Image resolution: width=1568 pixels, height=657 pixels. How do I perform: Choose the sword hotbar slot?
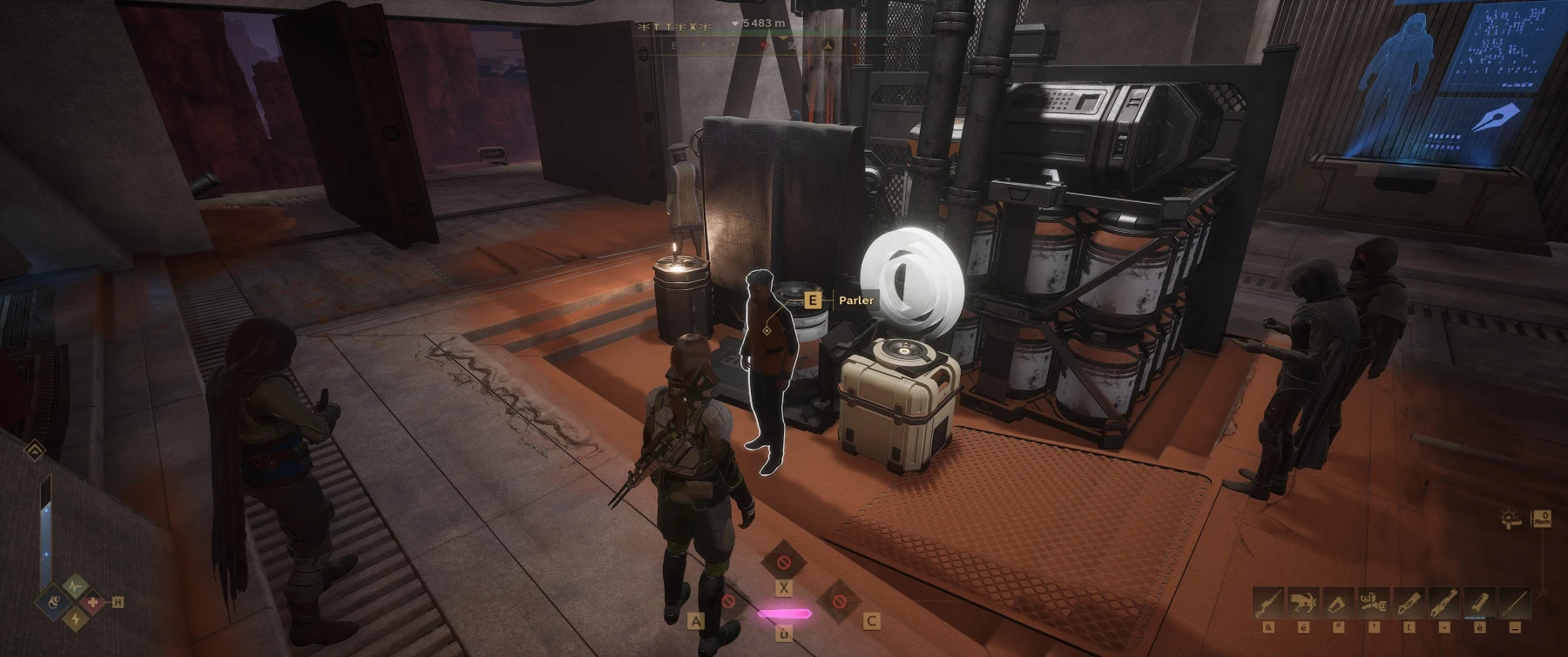pyautogui.click(x=1517, y=603)
